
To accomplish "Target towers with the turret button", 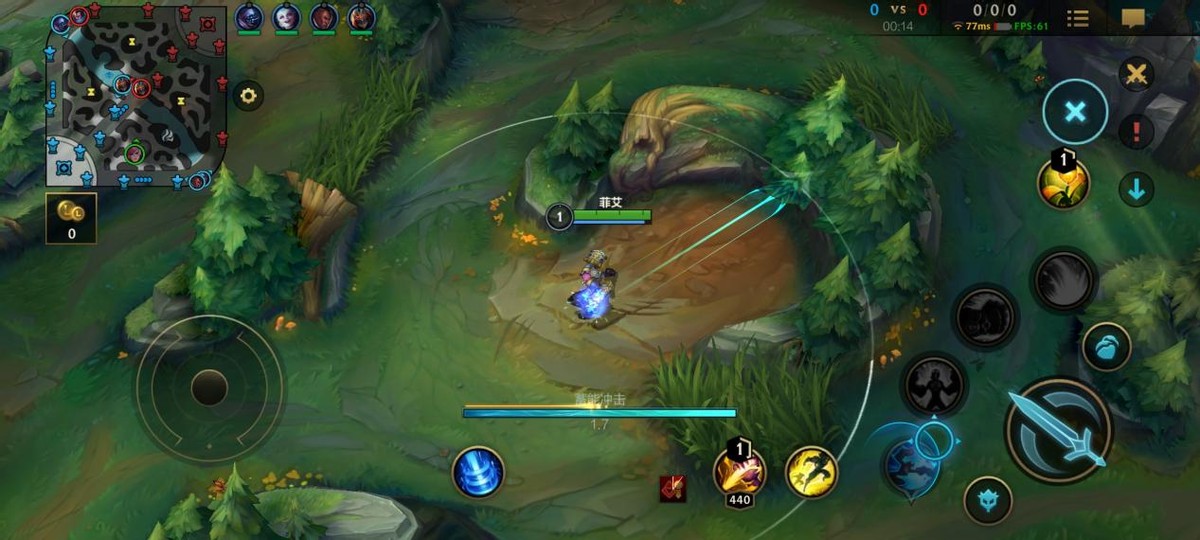I will coord(988,500).
